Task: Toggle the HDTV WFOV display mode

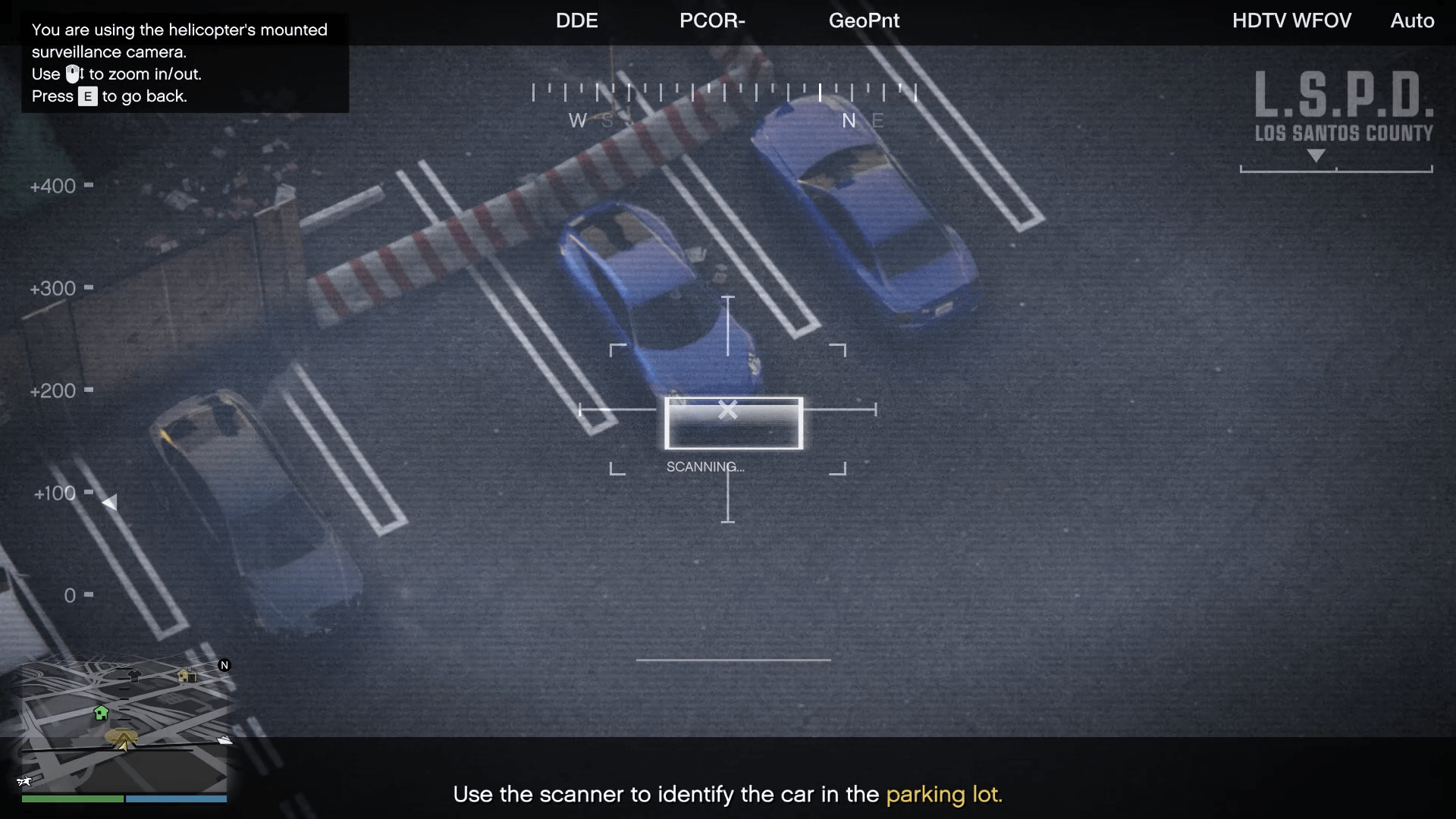Action: tap(1291, 20)
